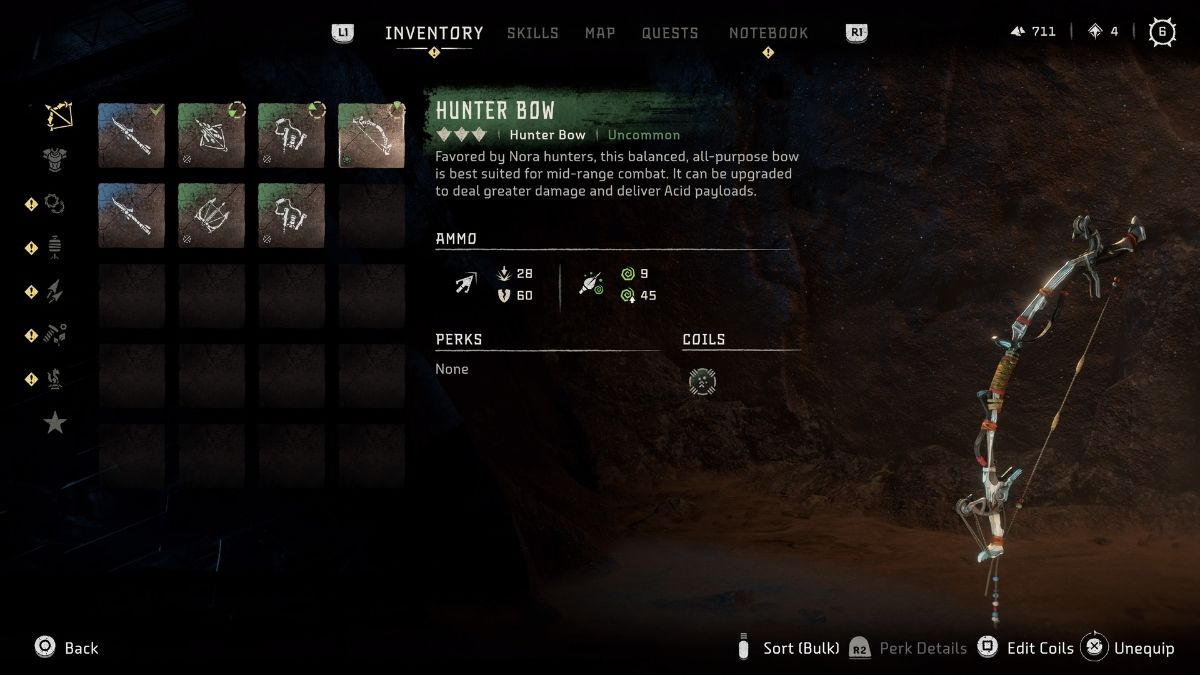This screenshot has height=675, width=1200.
Task: Open the Map tab
Action: point(600,33)
